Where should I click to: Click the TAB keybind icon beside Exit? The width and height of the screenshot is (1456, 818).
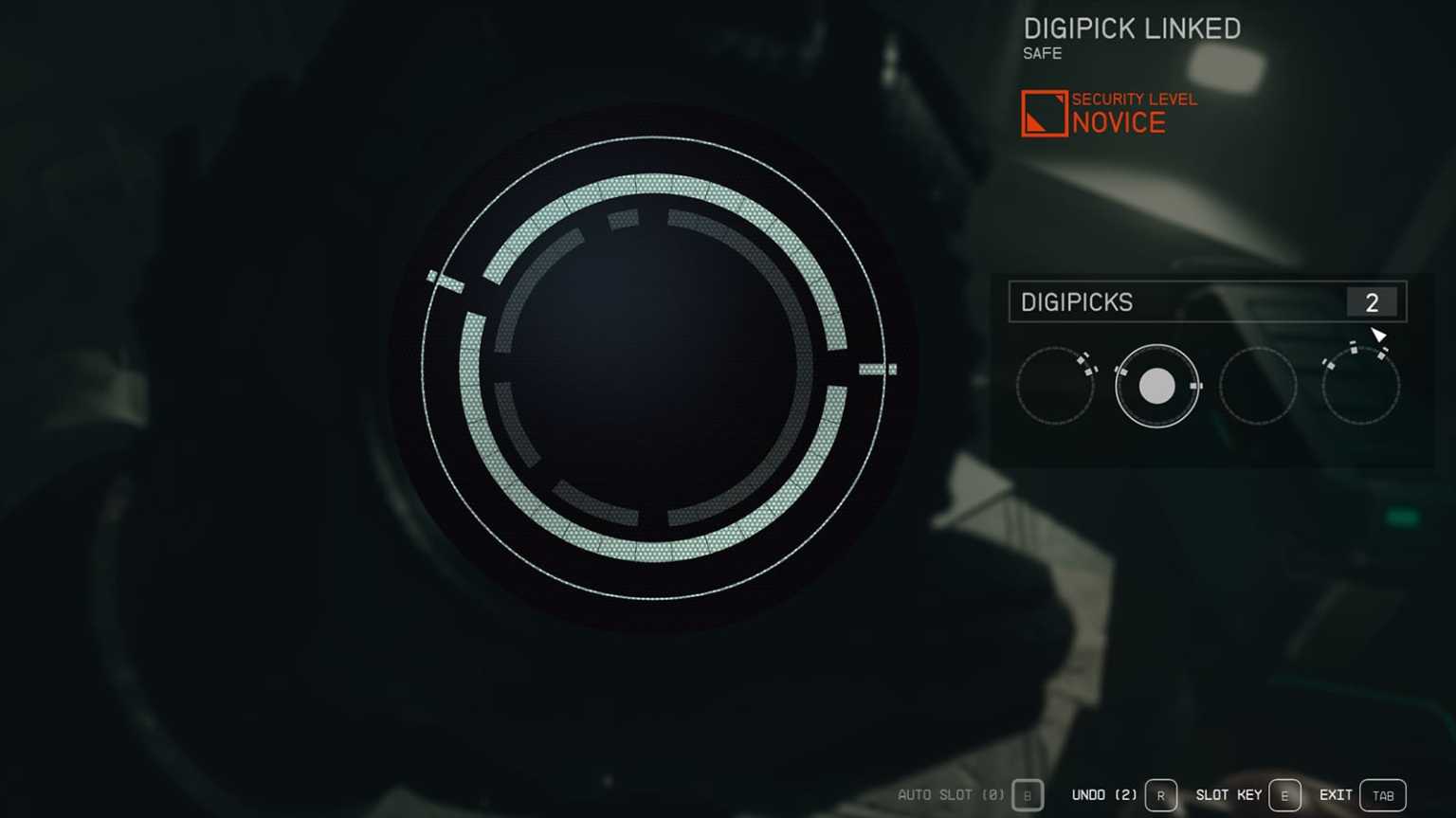point(1382,795)
